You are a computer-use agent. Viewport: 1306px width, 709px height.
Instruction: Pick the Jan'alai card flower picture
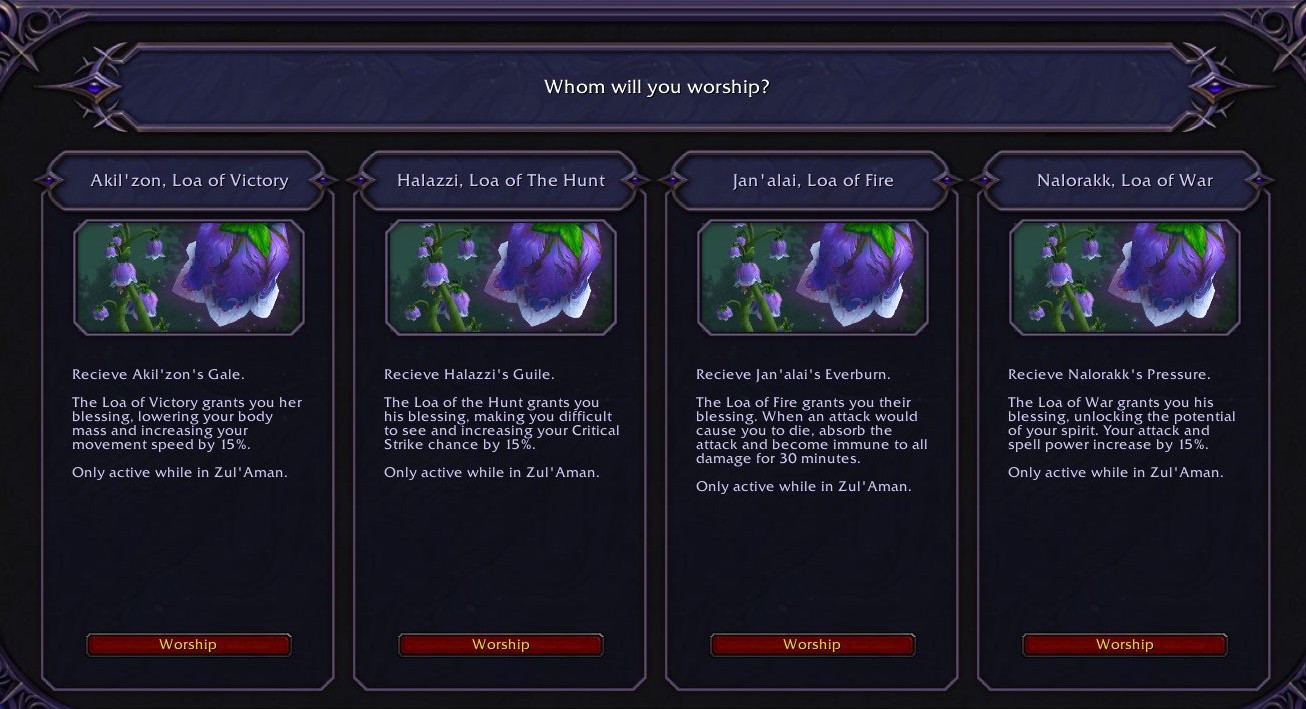tap(812, 277)
